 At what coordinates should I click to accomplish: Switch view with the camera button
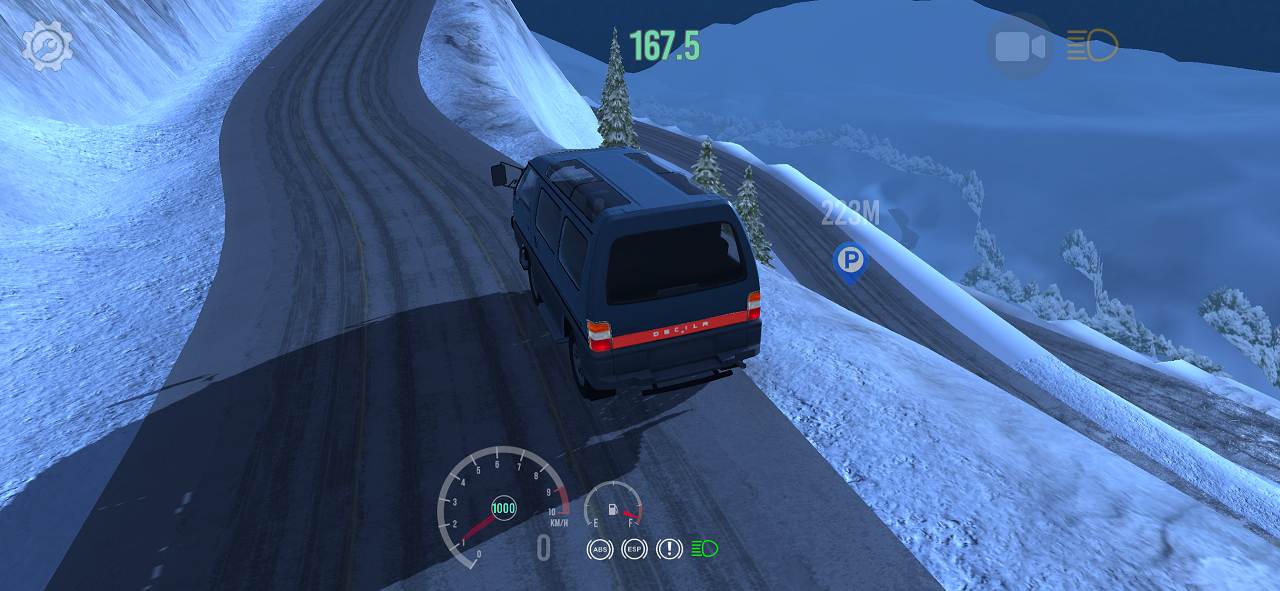pyautogui.click(x=1019, y=46)
